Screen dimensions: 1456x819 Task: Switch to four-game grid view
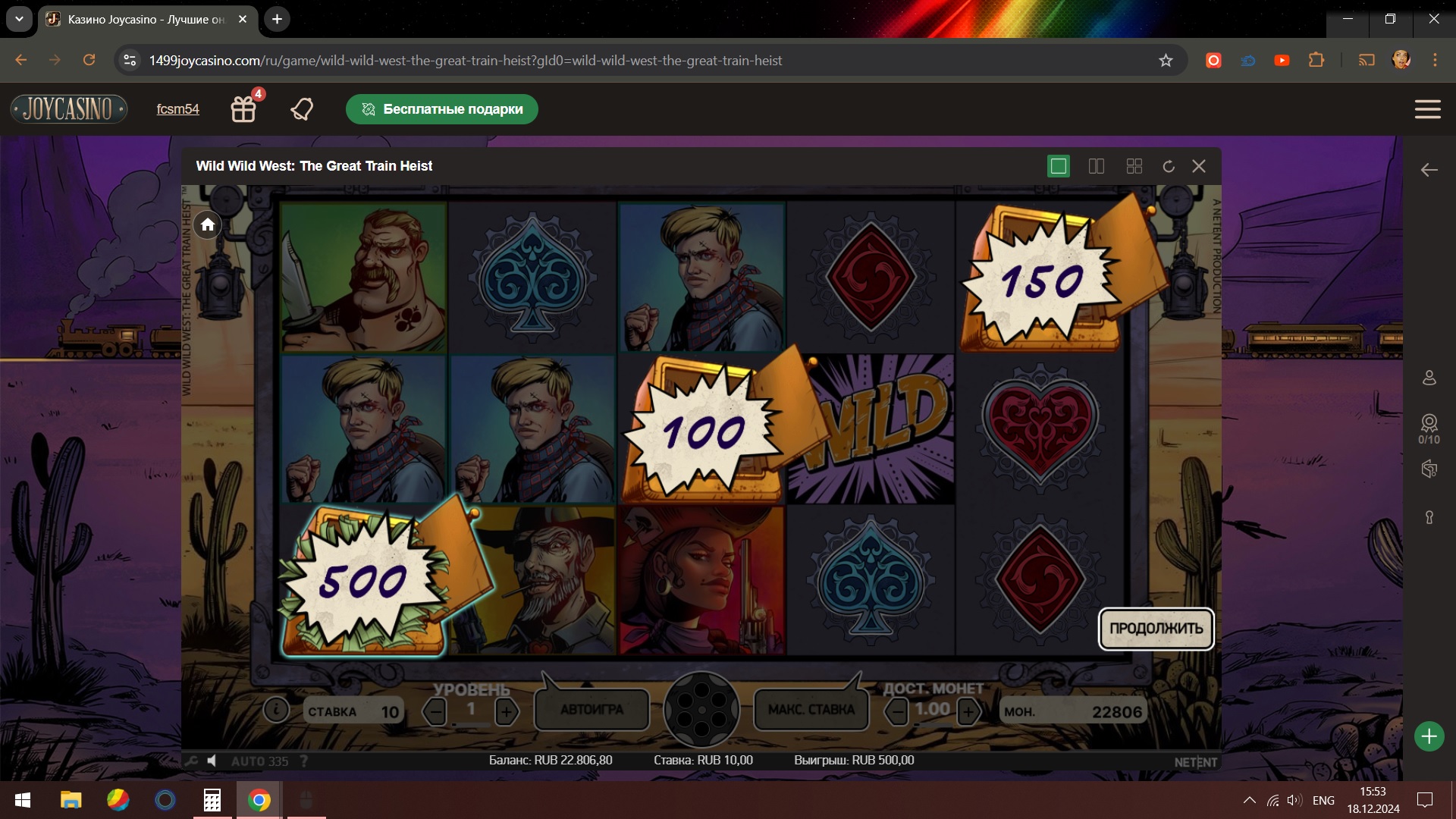pos(1134,166)
